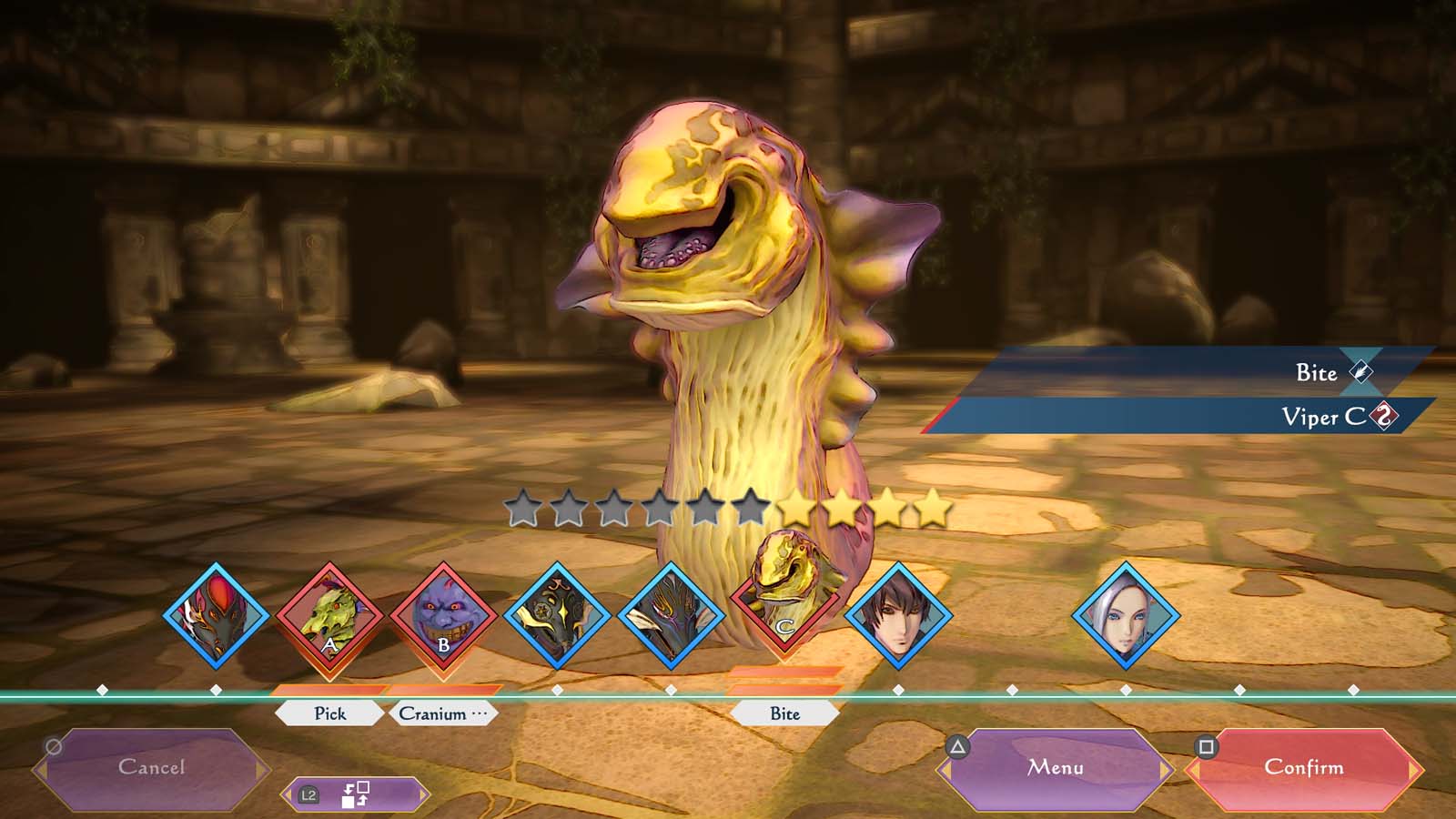
Task: Select enemy B purple grinning face portrait
Action: click(443, 618)
